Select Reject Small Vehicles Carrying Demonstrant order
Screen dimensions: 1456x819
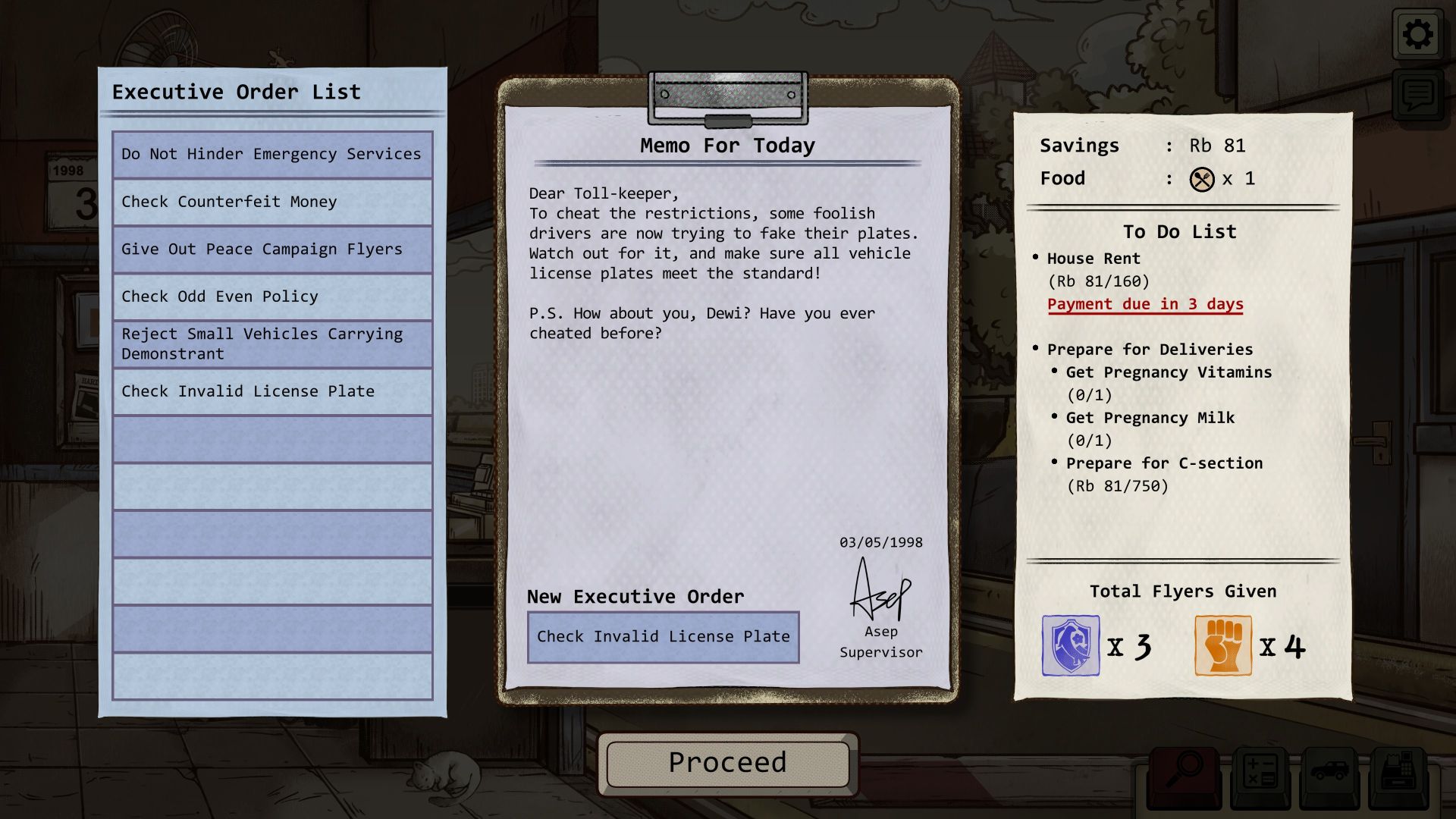click(272, 344)
